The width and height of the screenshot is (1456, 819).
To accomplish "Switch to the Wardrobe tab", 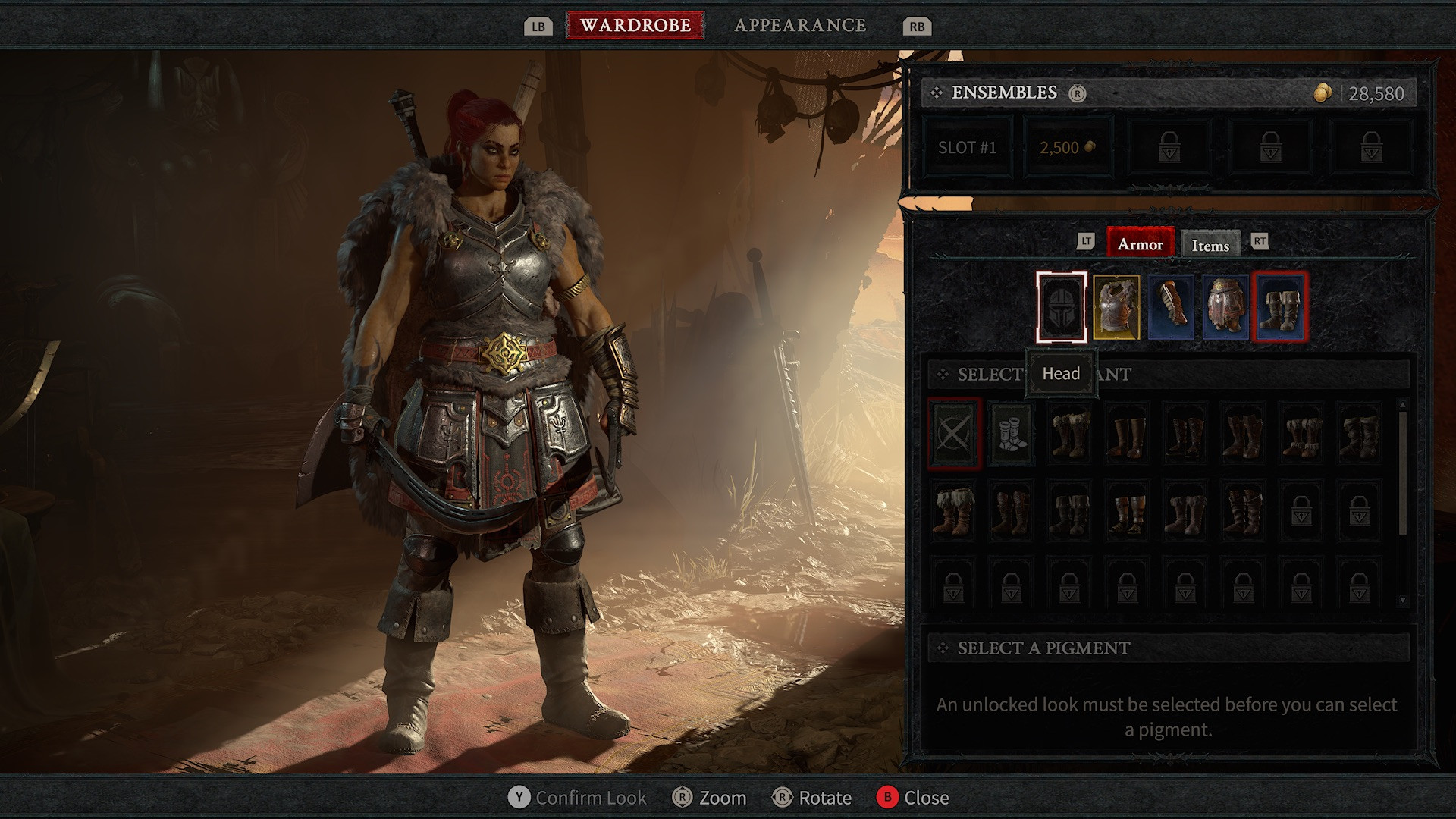I will pyautogui.click(x=635, y=25).
